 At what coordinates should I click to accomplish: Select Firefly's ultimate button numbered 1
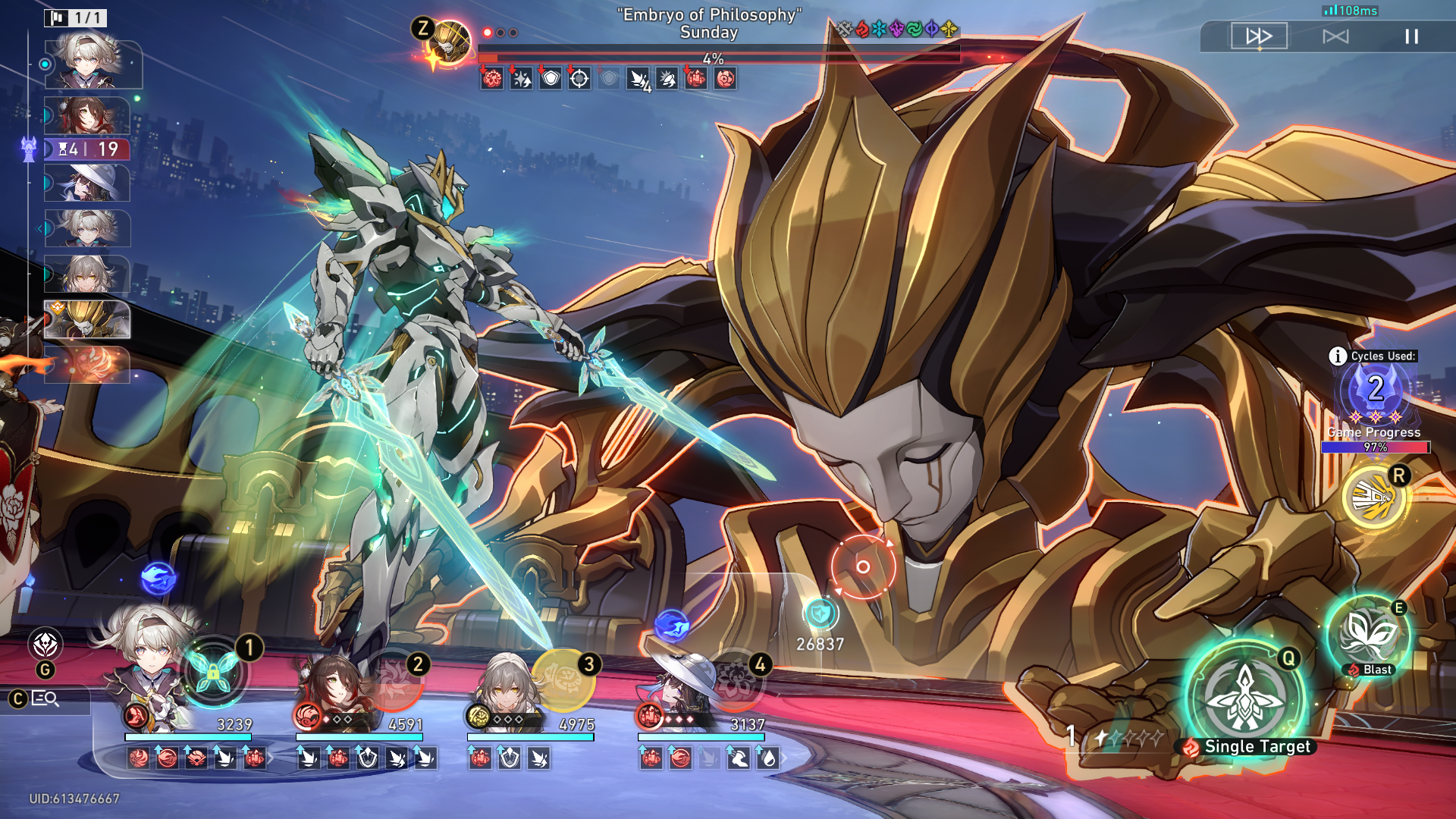(x=214, y=672)
